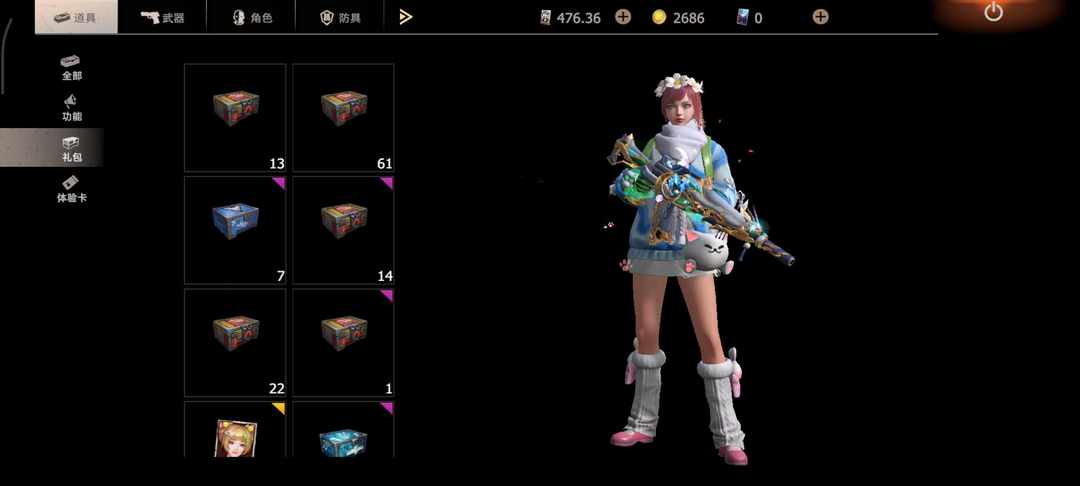The width and height of the screenshot is (1080, 486).
Task: Select the crate slot with quantity 22
Action: coord(235,342)
